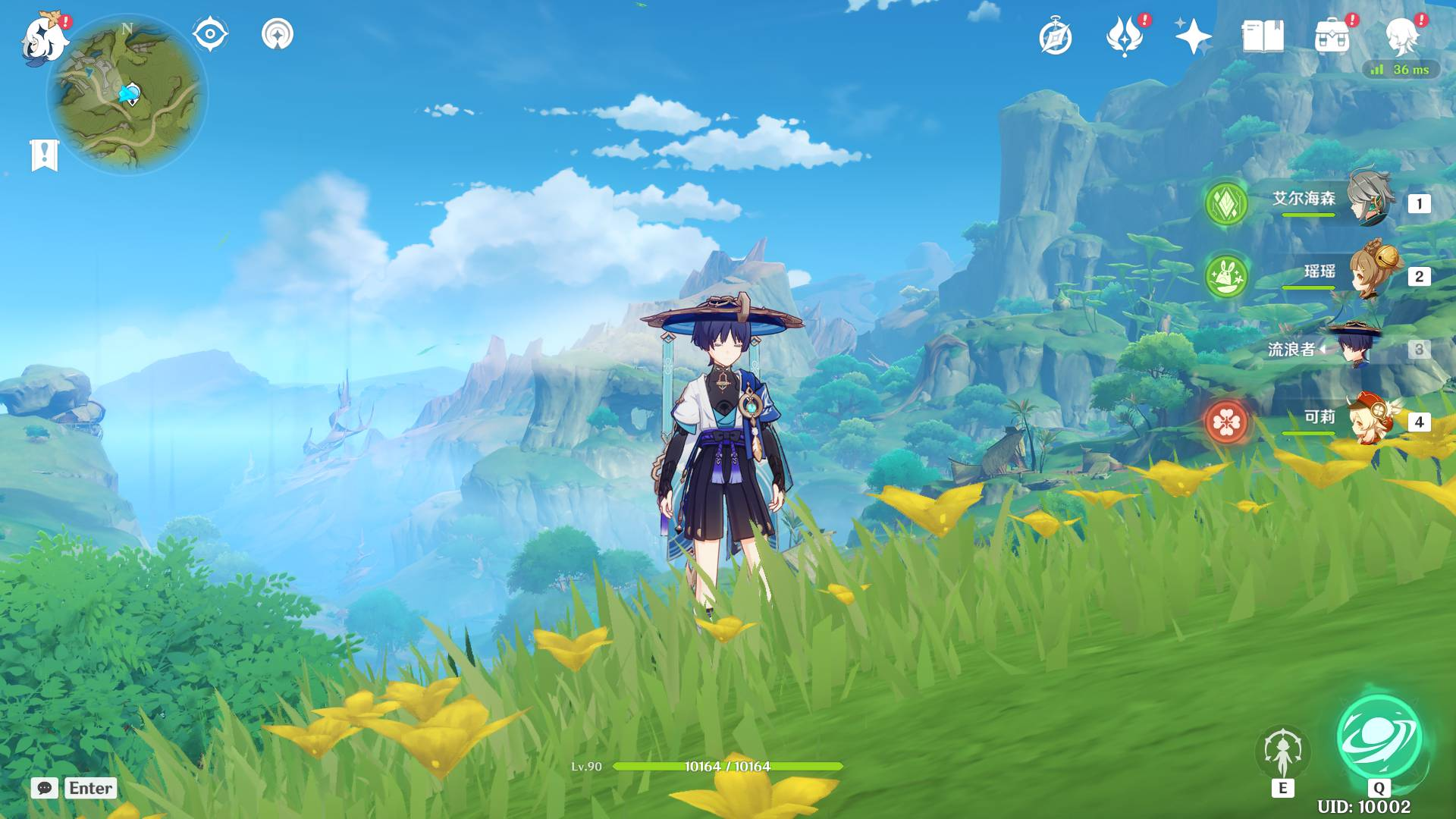Viewport: 1456px width, 819px height.
Task: Open the quest exclamation bookmark
Action: tap(44, 155)
